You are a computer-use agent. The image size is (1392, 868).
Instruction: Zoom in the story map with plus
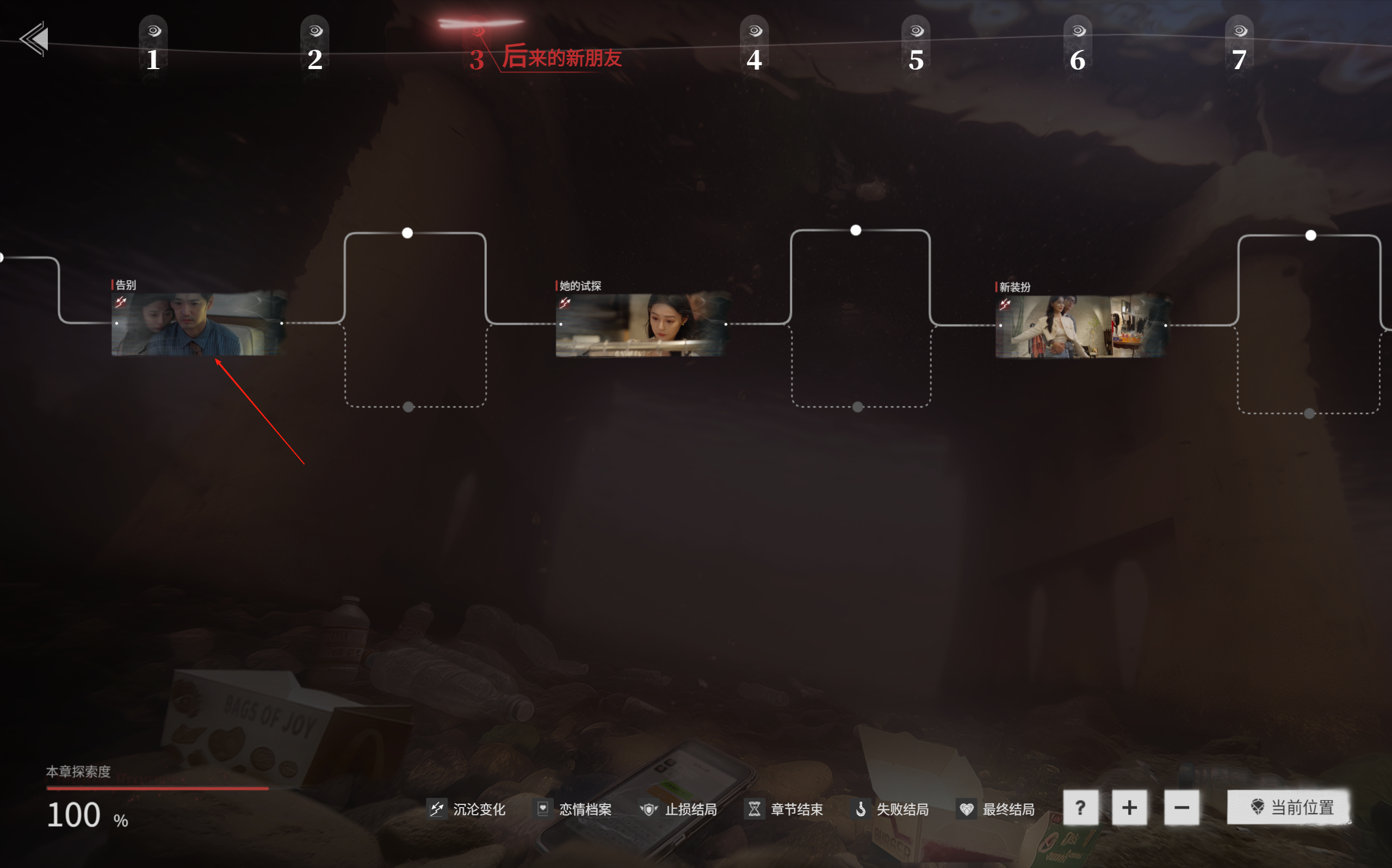[x=1129, y=808]
